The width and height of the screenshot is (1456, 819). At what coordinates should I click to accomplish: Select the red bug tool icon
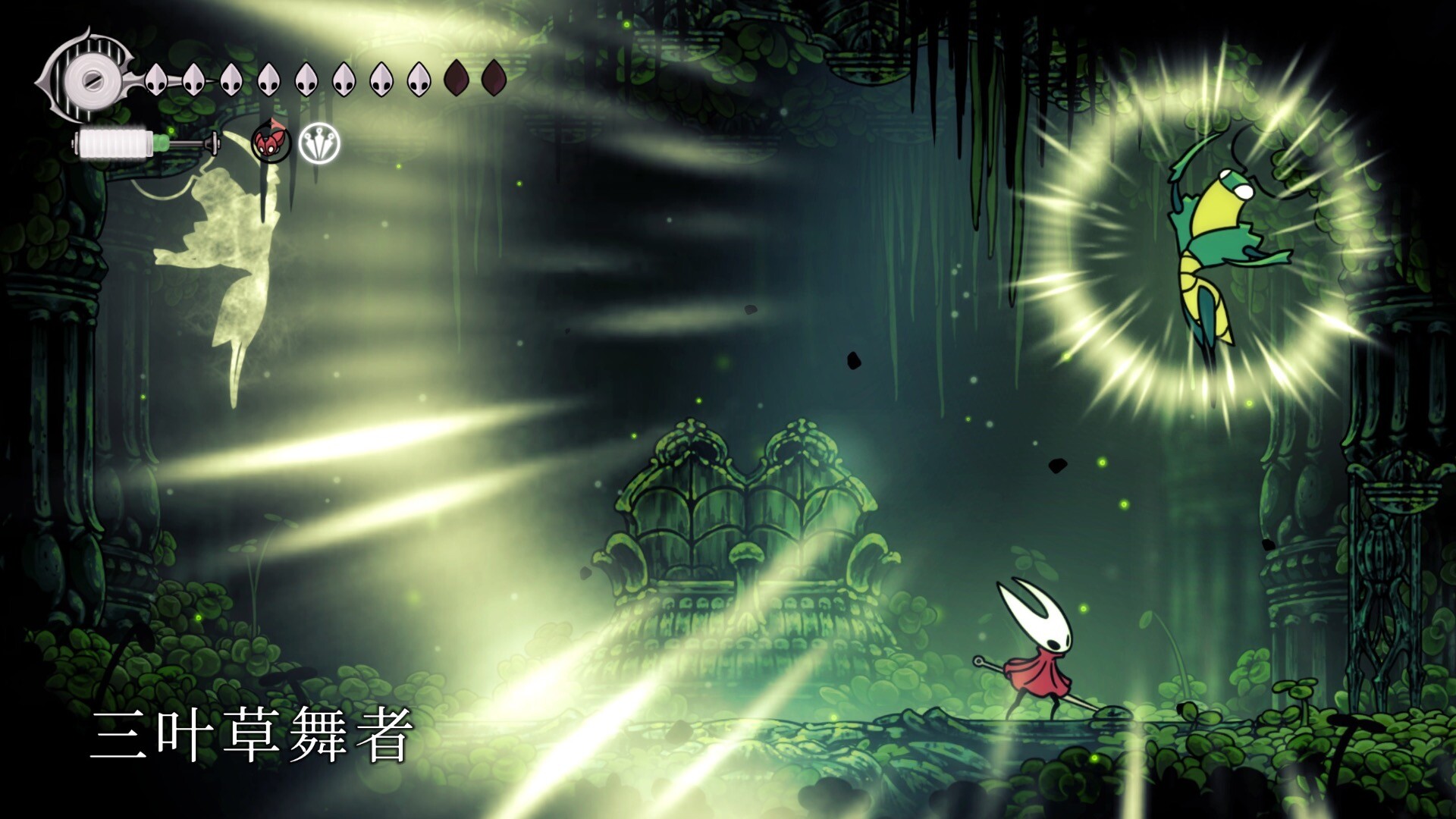coord(271,143)
